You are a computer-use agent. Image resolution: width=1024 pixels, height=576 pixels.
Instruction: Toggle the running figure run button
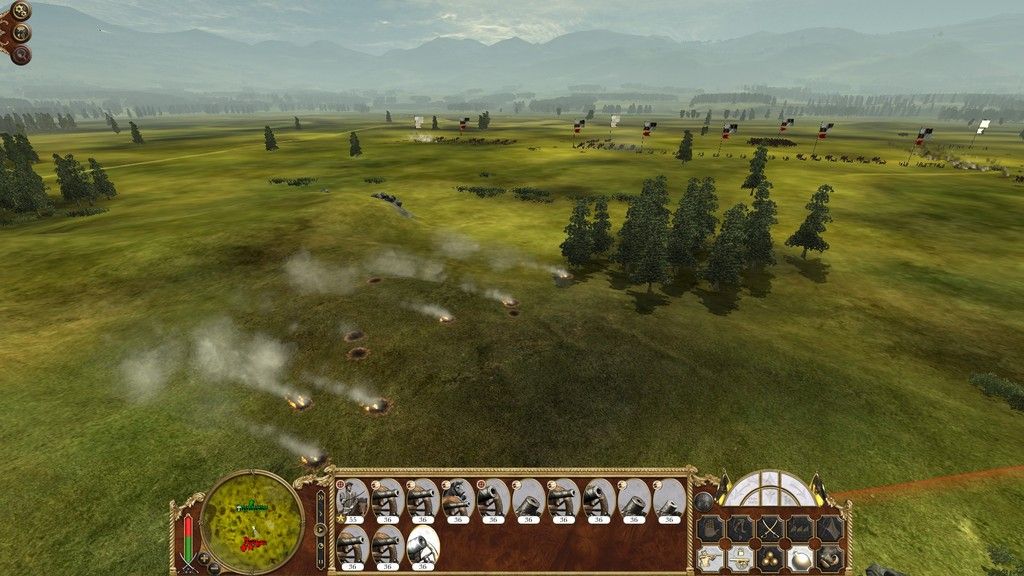[x=740, y=528]
